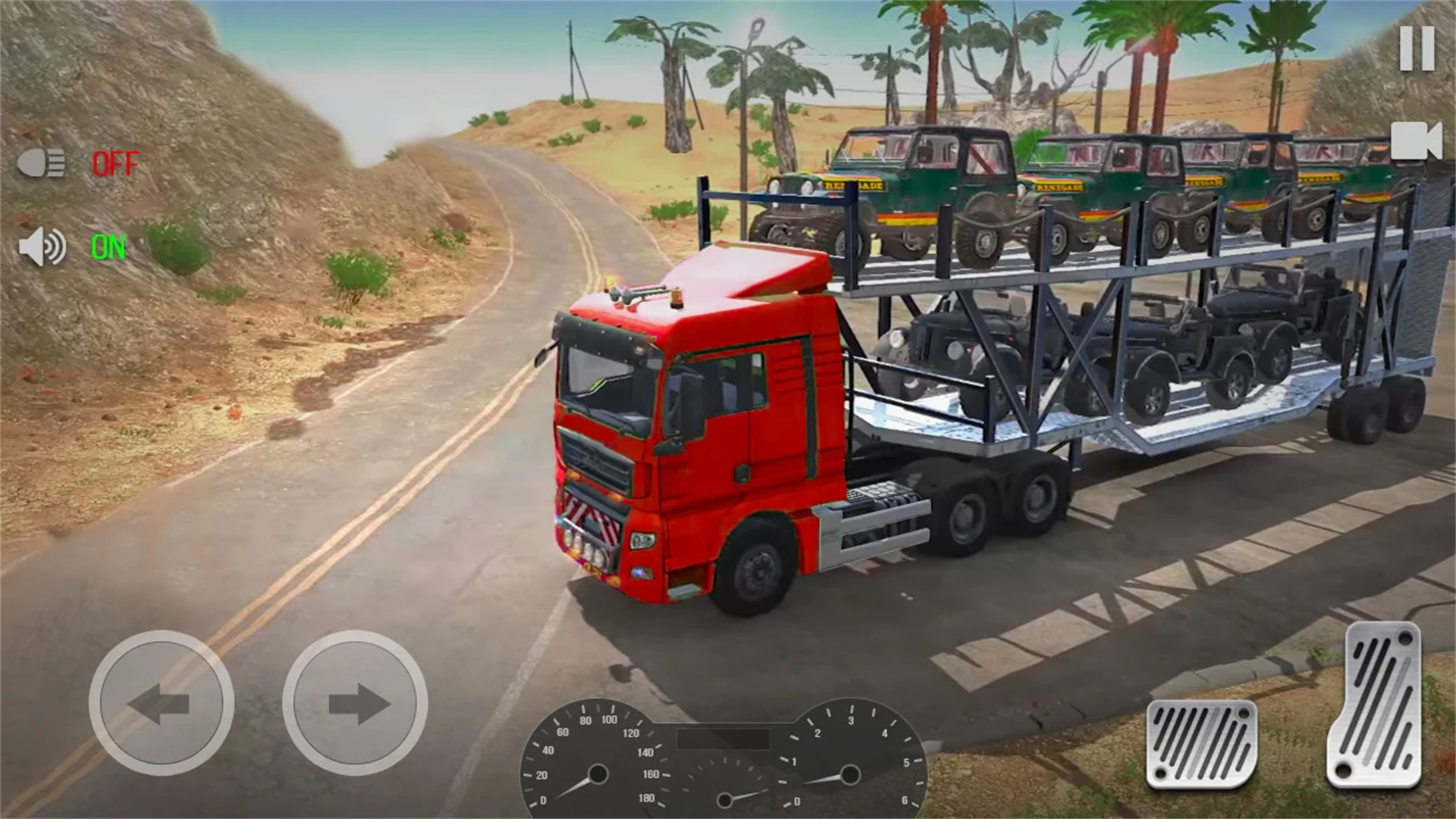
Task: Steer right with the right arrow button
Action: 355,703
